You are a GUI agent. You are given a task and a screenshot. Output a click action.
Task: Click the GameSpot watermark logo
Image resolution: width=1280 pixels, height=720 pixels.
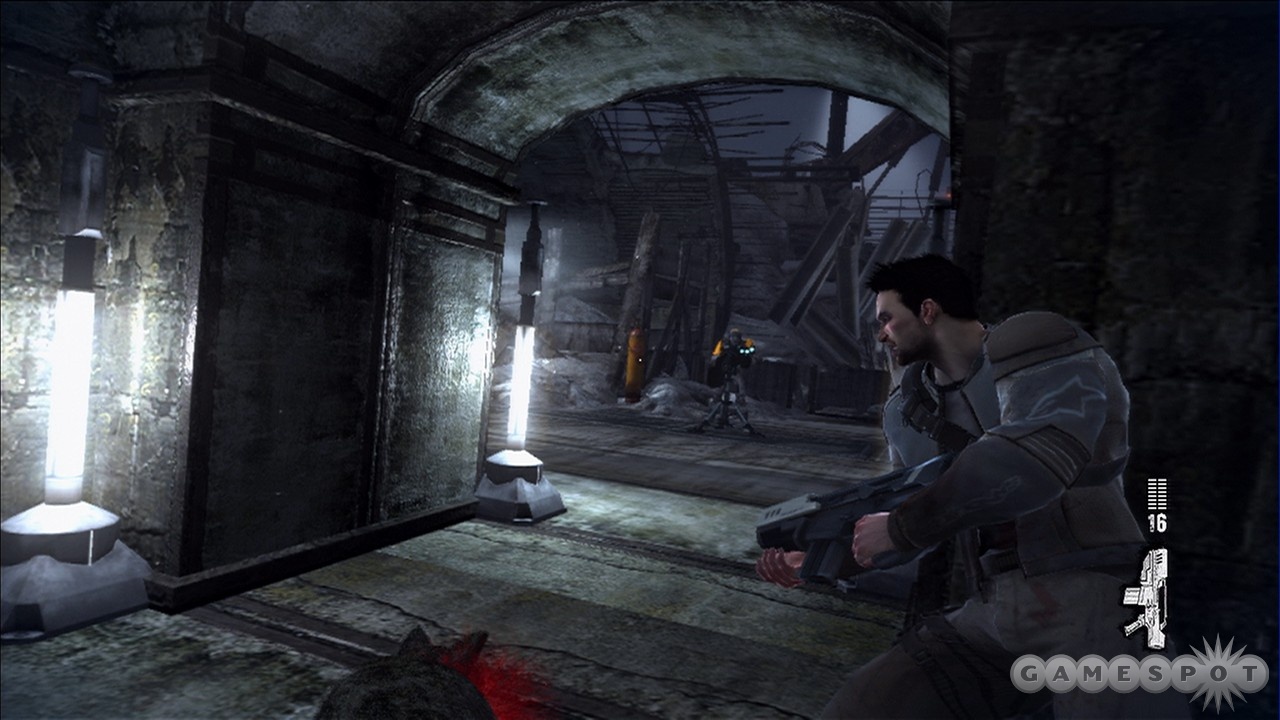(1138, 673)
